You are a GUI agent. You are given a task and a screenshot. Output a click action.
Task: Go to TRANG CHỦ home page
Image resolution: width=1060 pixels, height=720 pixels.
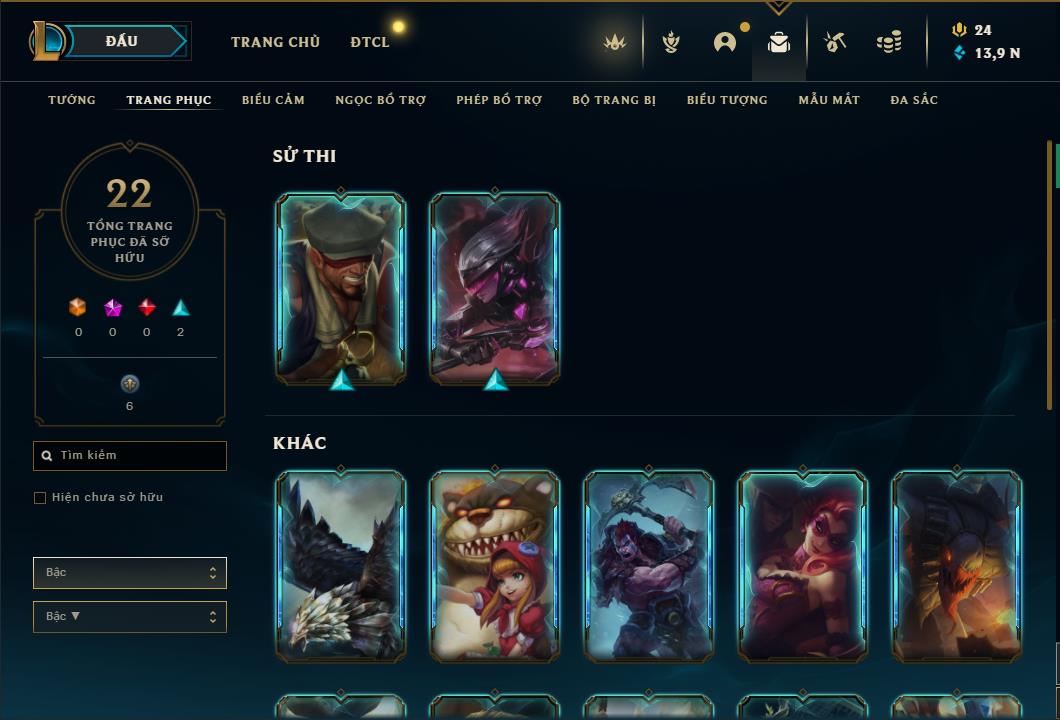click(275, 42)
